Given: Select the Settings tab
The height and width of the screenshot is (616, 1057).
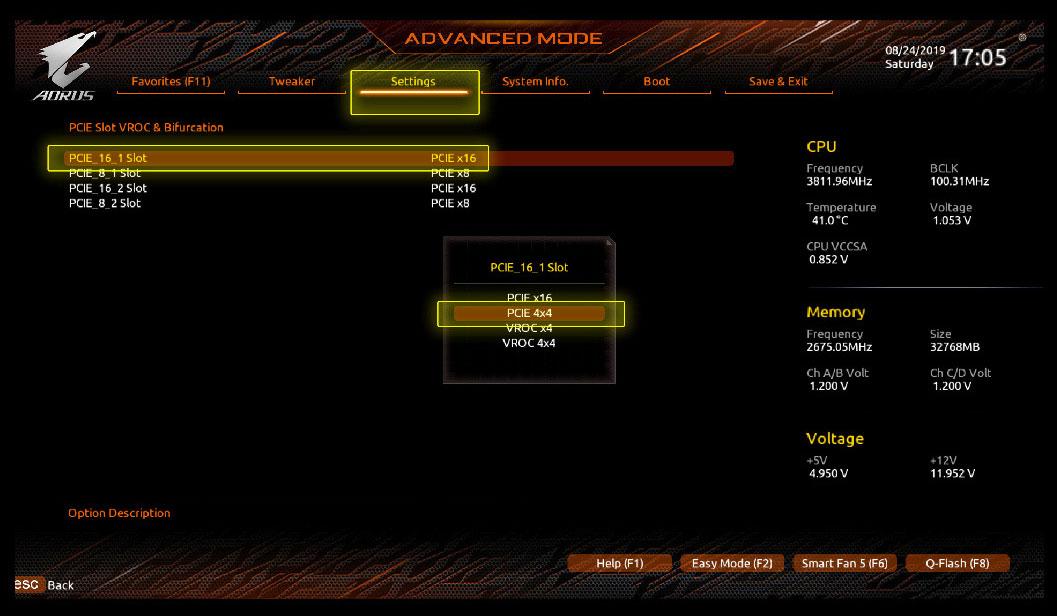Looking at the screenshot, I should [413, 82].
